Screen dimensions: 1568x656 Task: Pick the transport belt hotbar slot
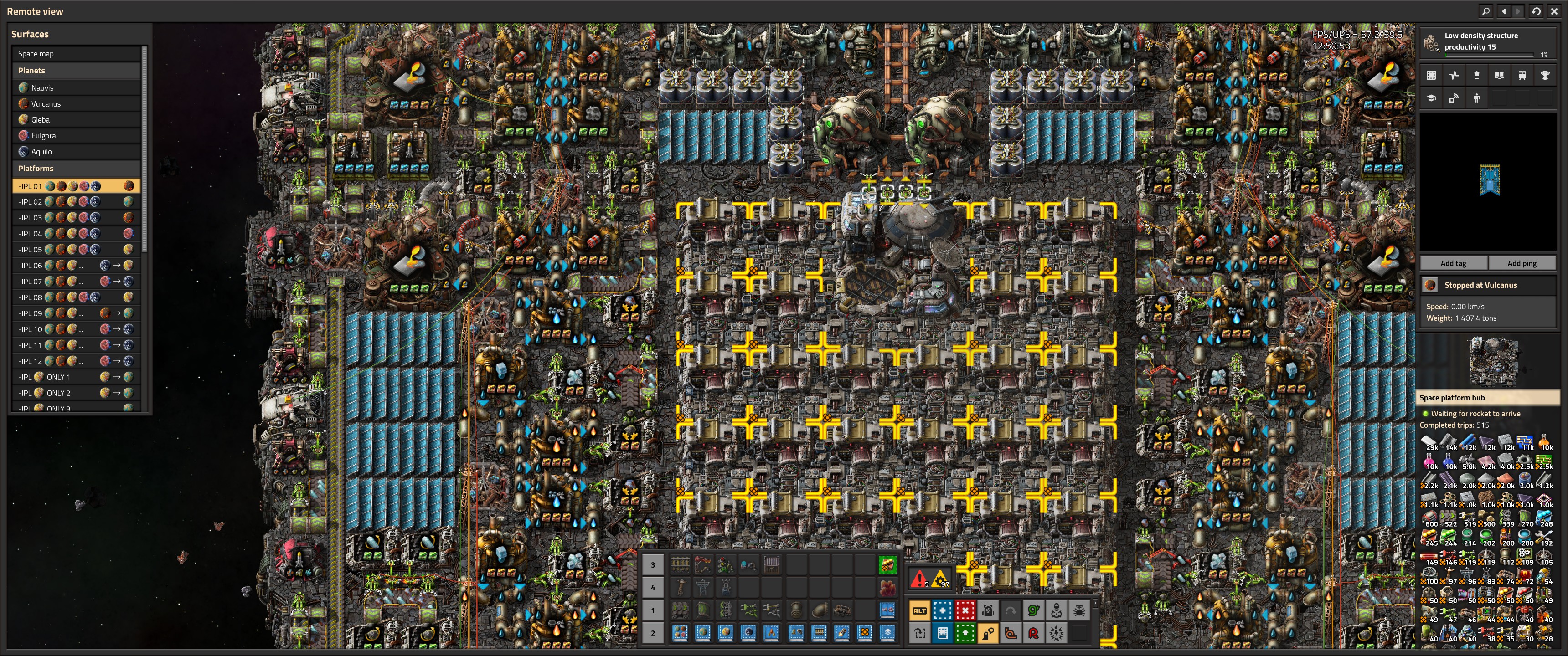point(680,610)
